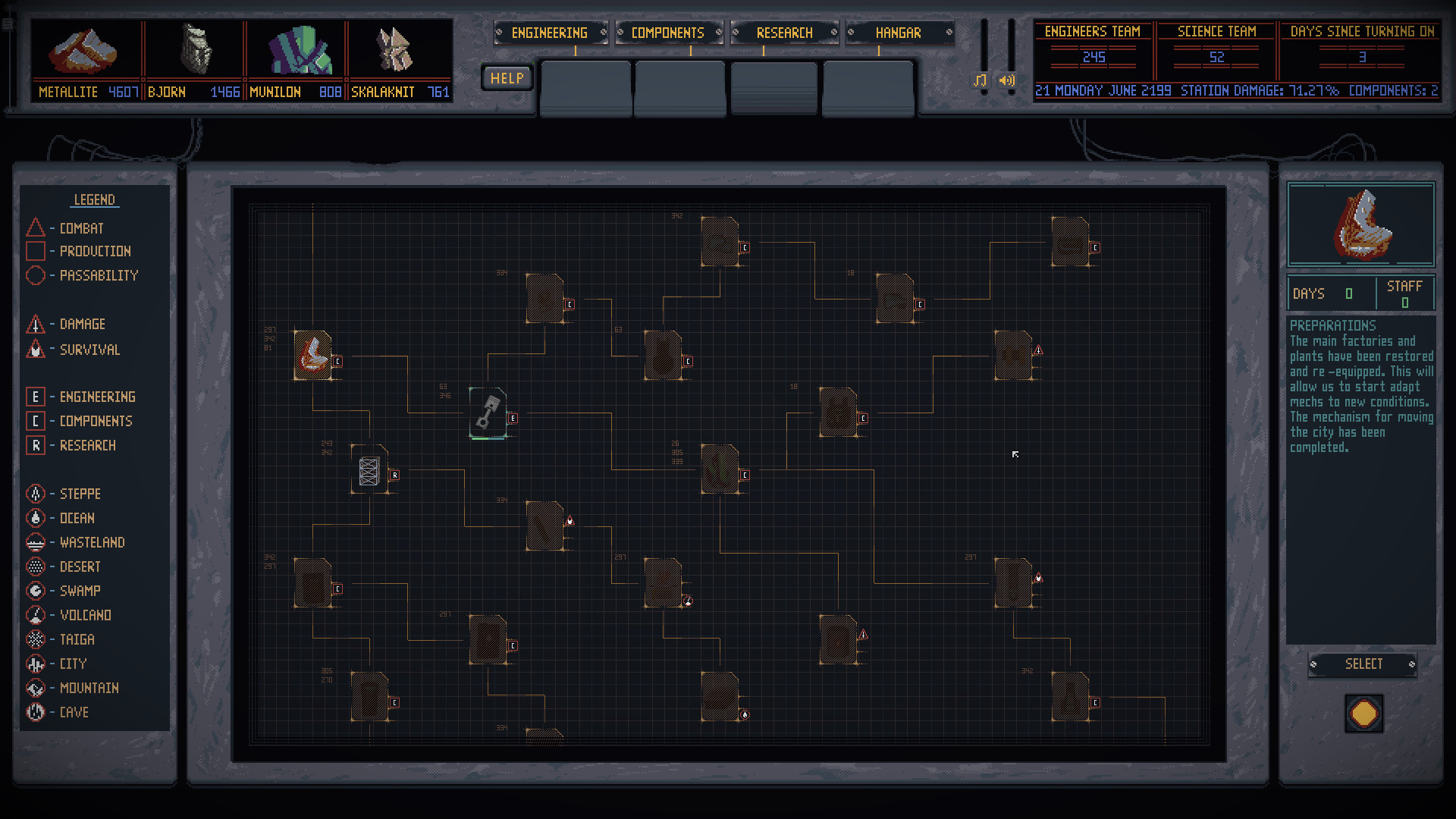Click the Survival warning icon on a map sector
This screenshot has width=1456, height=819.
pos(569,520)
